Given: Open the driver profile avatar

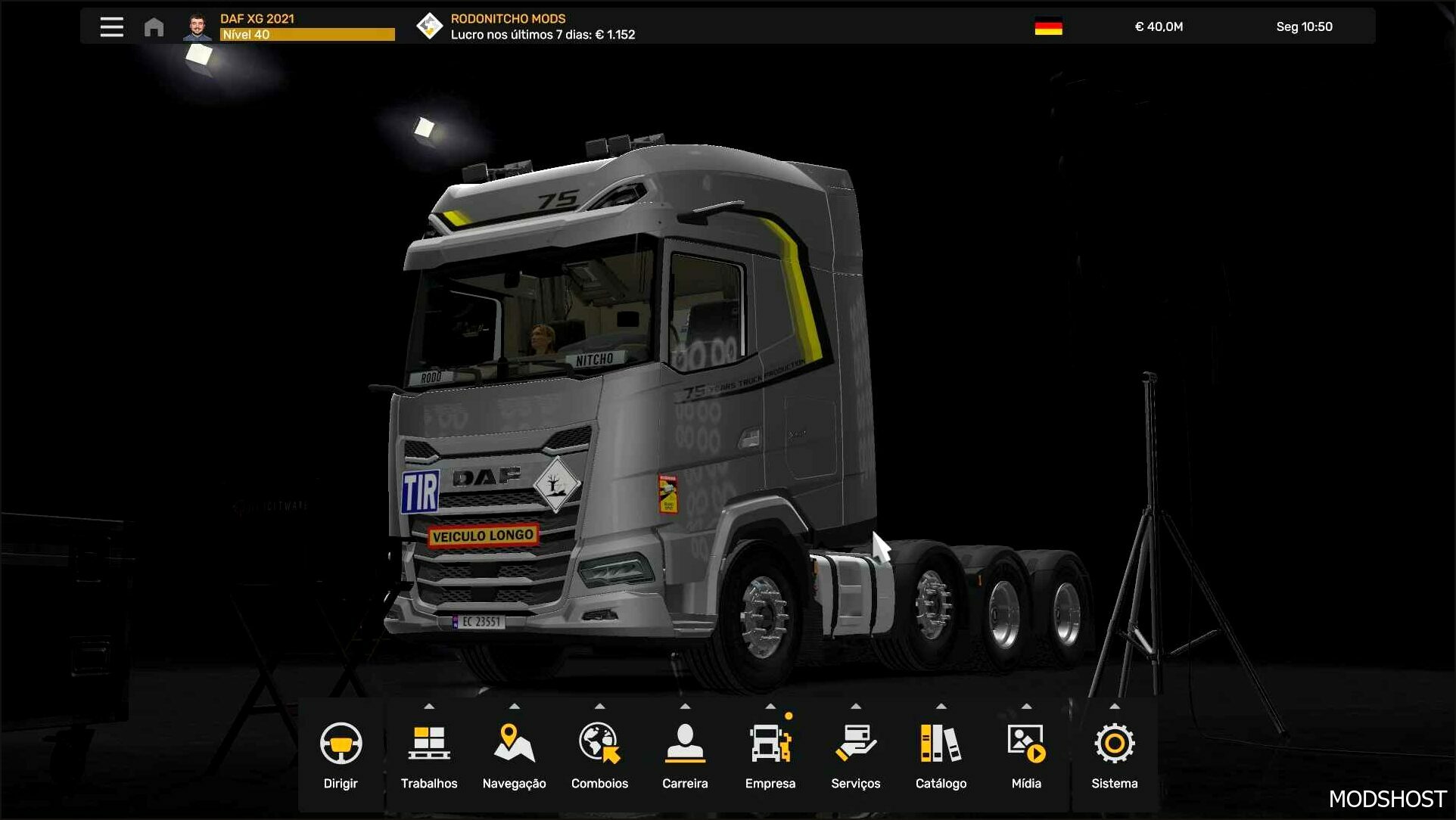Looking at the screenshot, I should click(x=197, y=27).
